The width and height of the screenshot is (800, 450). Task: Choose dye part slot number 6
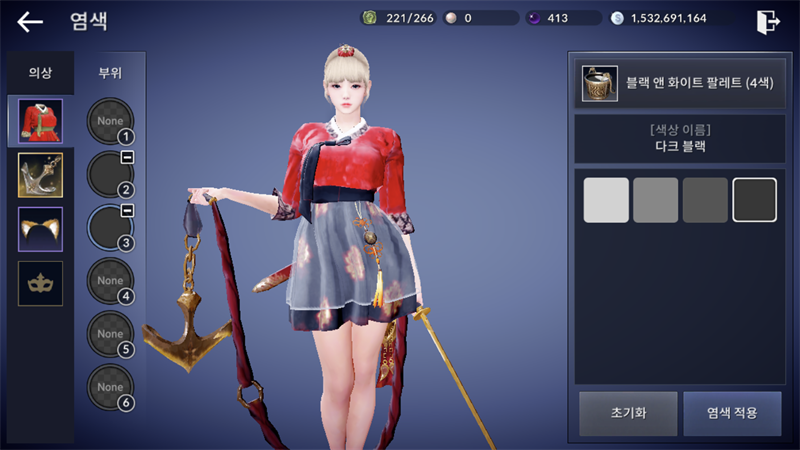(x=110, y=387)
